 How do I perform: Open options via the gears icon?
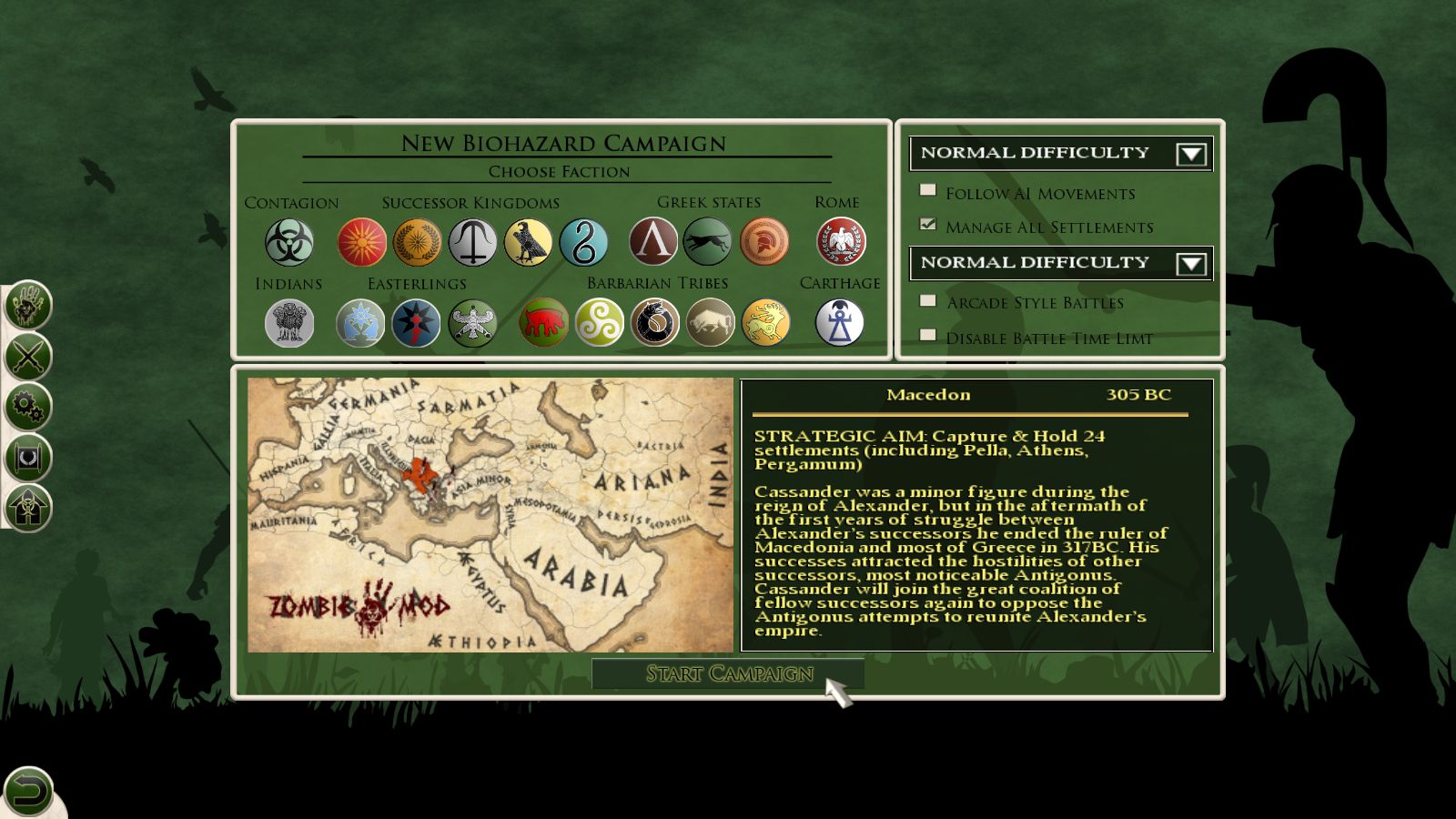click(28, 407)
